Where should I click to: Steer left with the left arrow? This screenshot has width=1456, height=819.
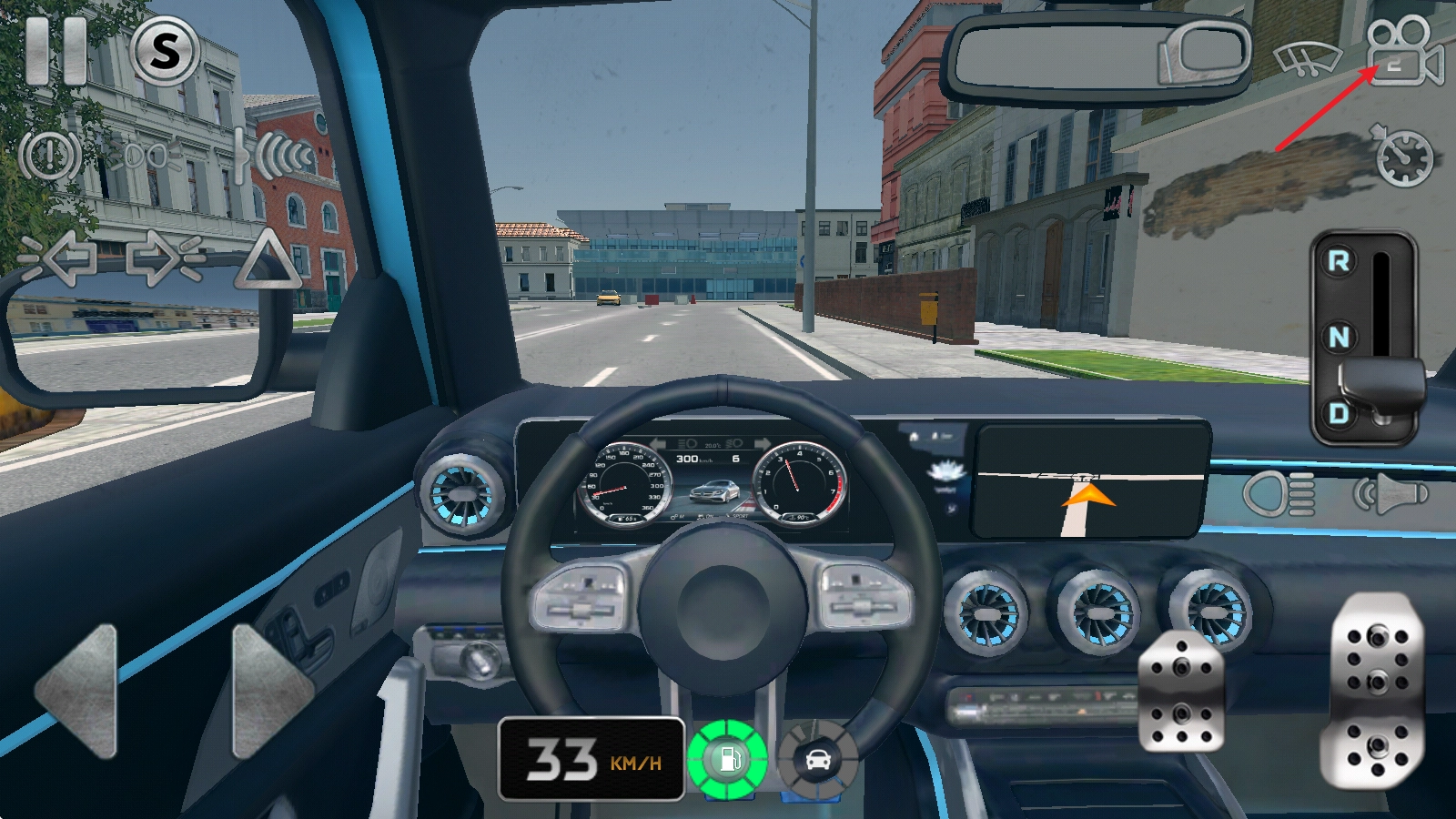(78, 692)
